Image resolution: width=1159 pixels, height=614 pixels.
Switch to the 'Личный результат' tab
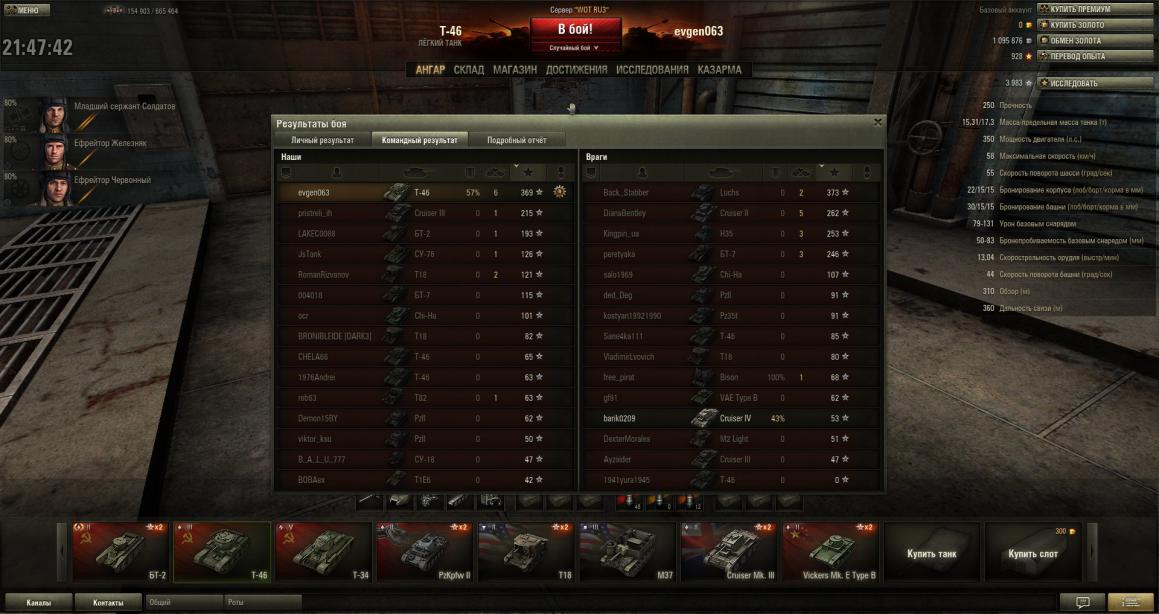322,140
